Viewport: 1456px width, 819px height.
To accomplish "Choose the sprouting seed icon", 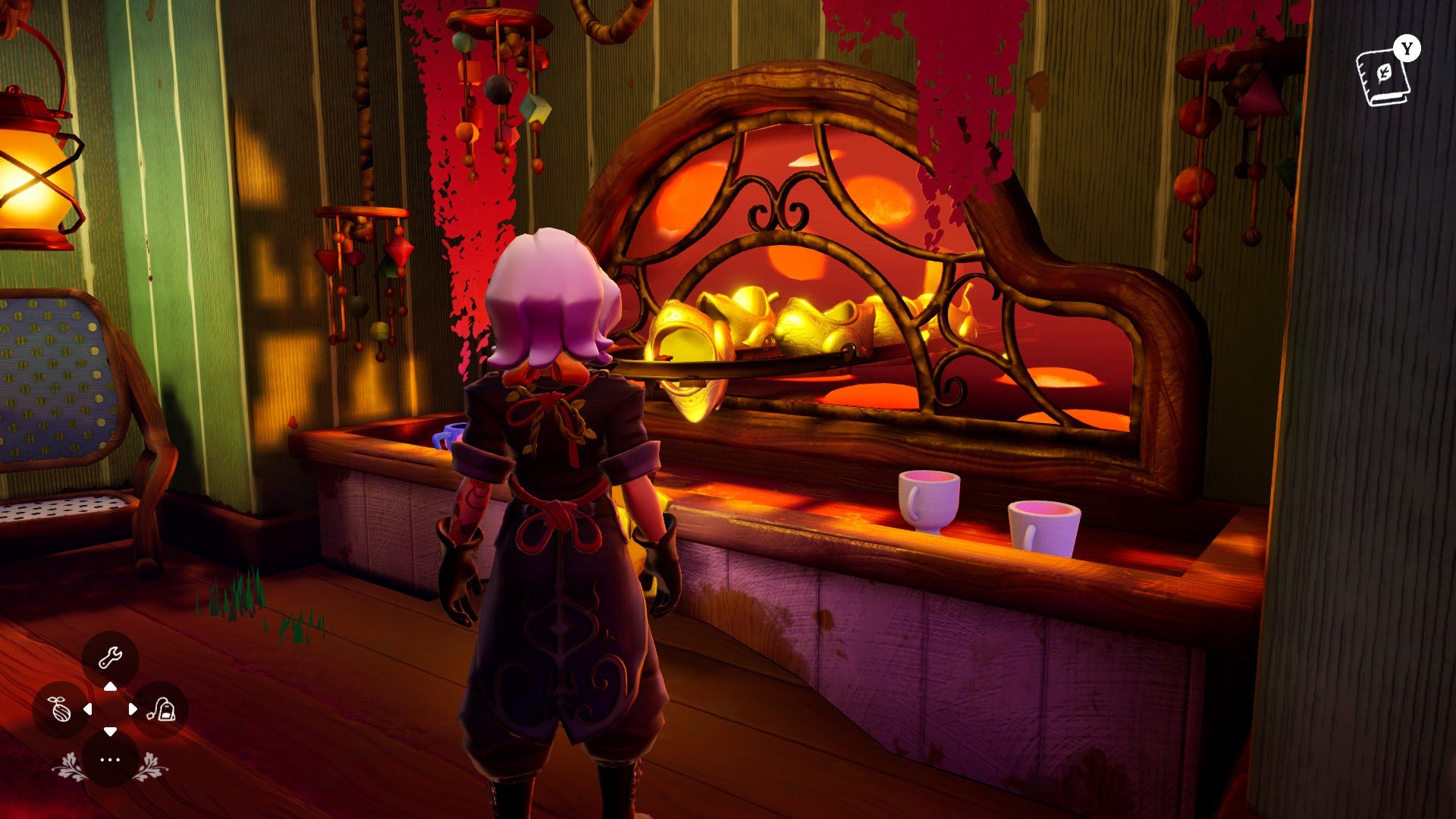I will tap(59, 710).
